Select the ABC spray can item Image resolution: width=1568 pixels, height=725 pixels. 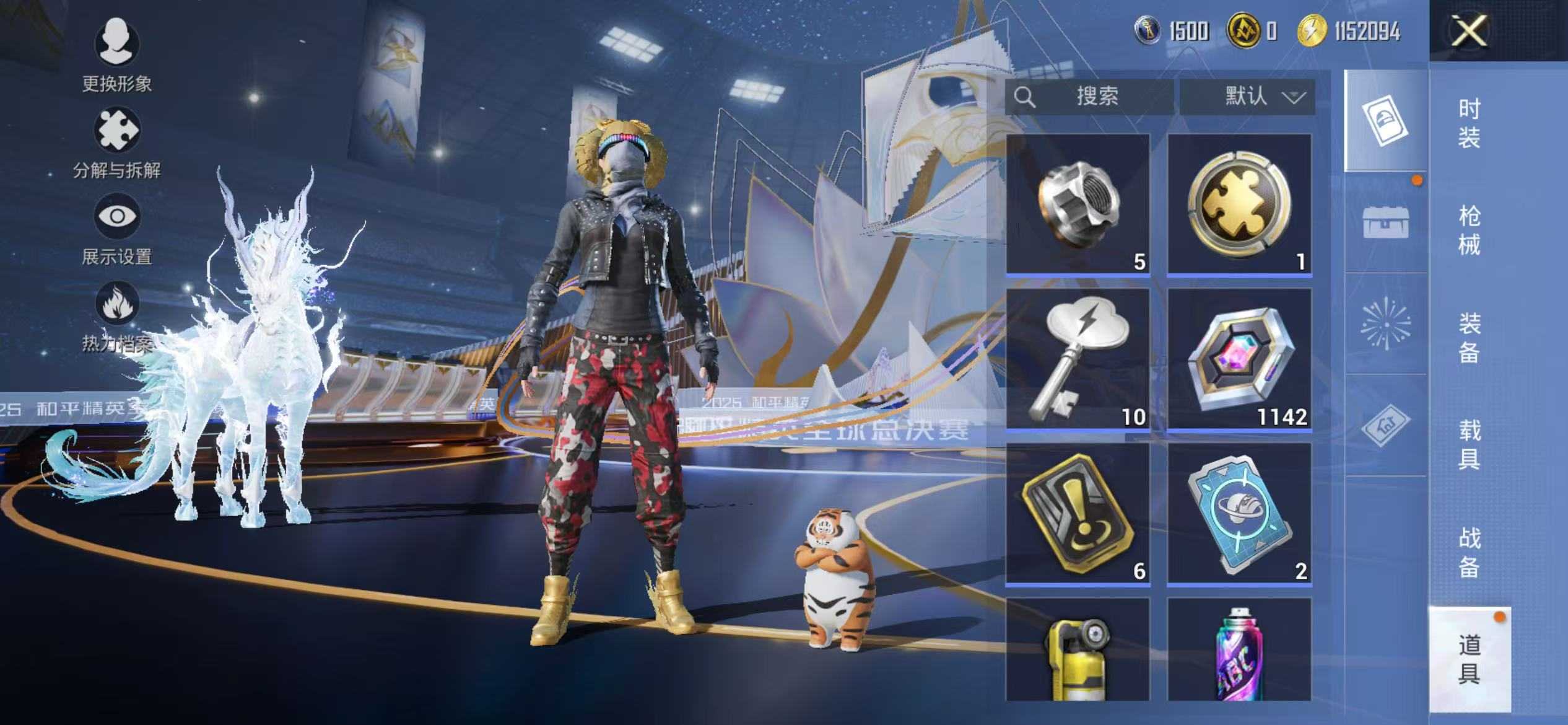coord(1239,651)
